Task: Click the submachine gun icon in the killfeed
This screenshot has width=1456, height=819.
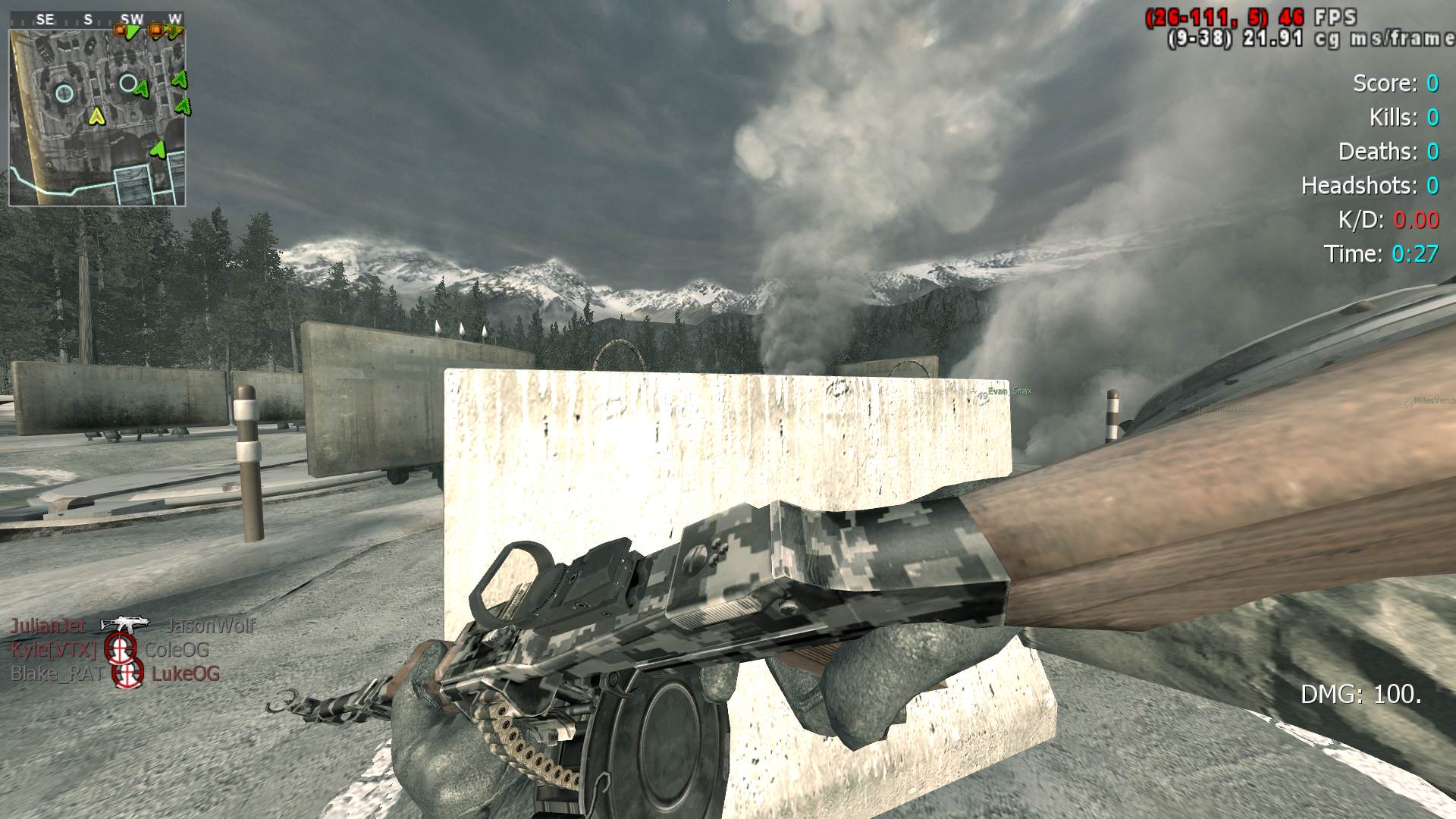Action: (125, 624)
